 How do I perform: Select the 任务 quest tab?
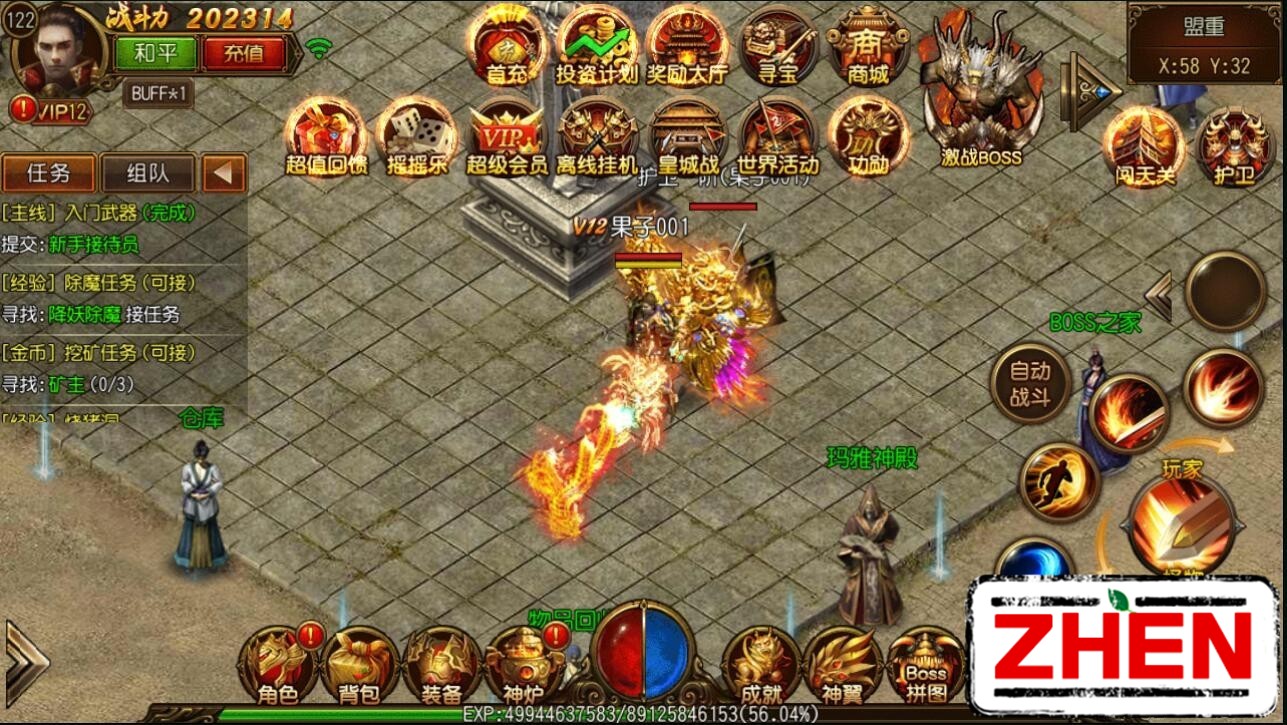pyautogui.click(x=48, y=173)
